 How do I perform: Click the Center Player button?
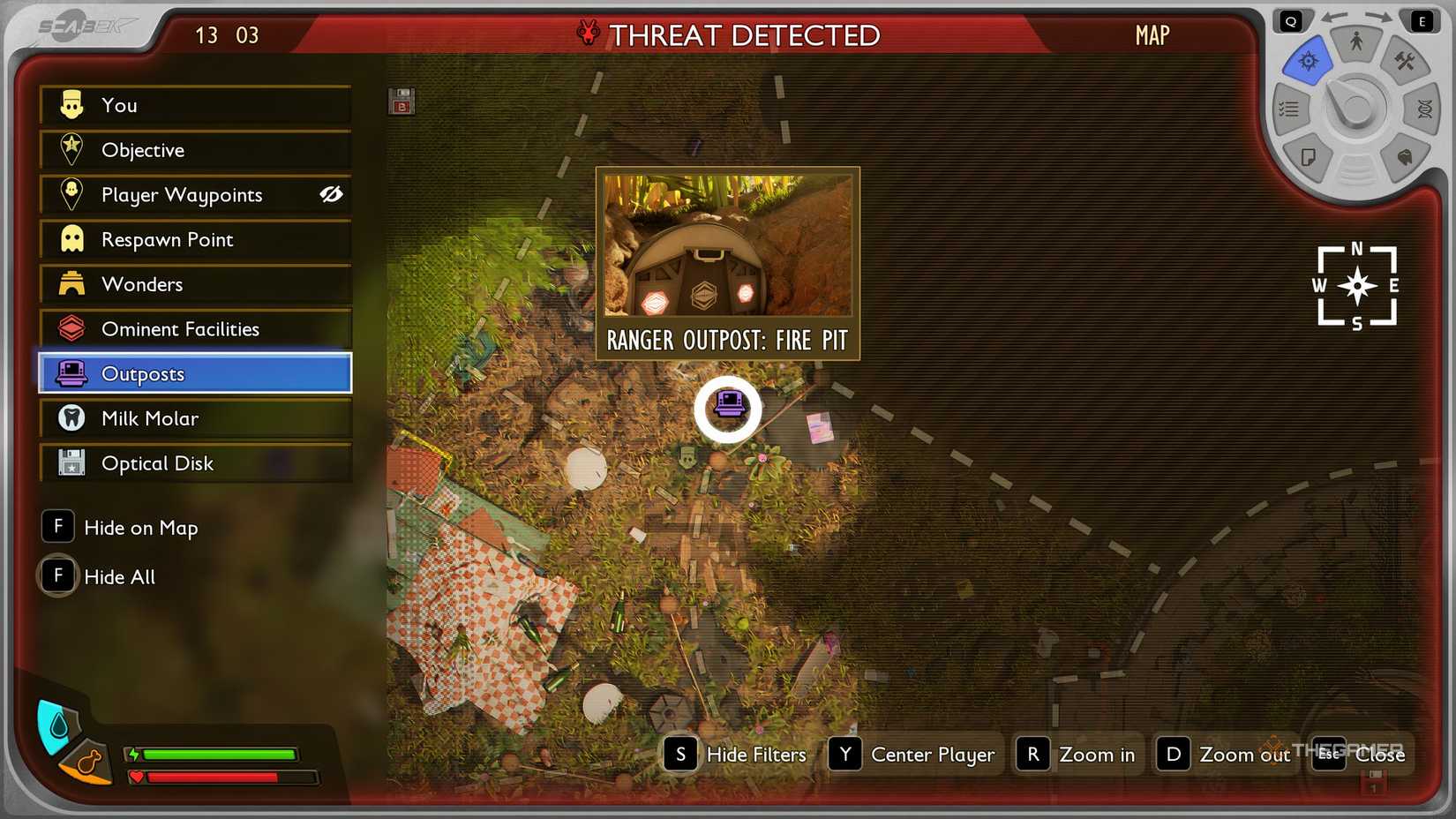(913, 755)
